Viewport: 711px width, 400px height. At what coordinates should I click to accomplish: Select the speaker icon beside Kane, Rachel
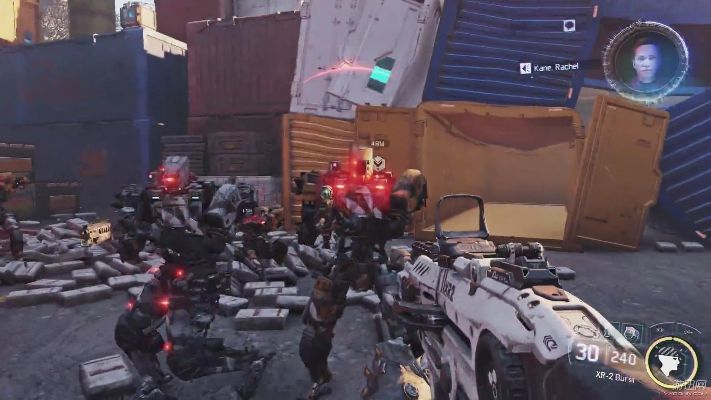click(525, 68)
